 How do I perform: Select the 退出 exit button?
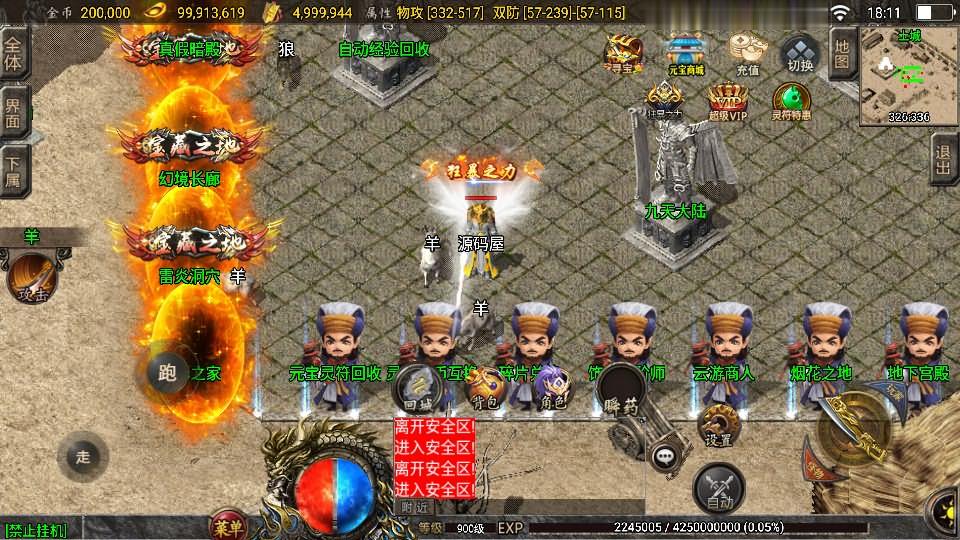pos(943,158)
